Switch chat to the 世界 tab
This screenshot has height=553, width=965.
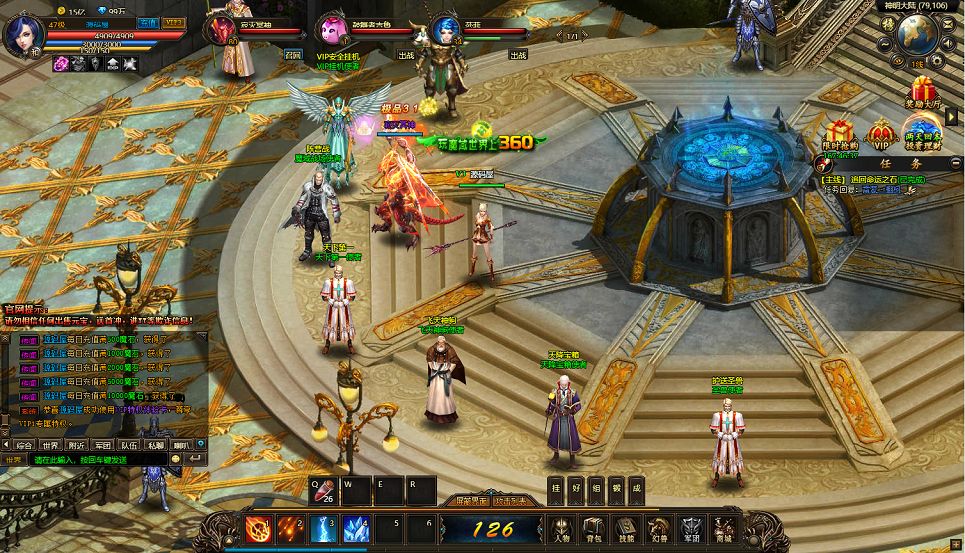point(50,444)
